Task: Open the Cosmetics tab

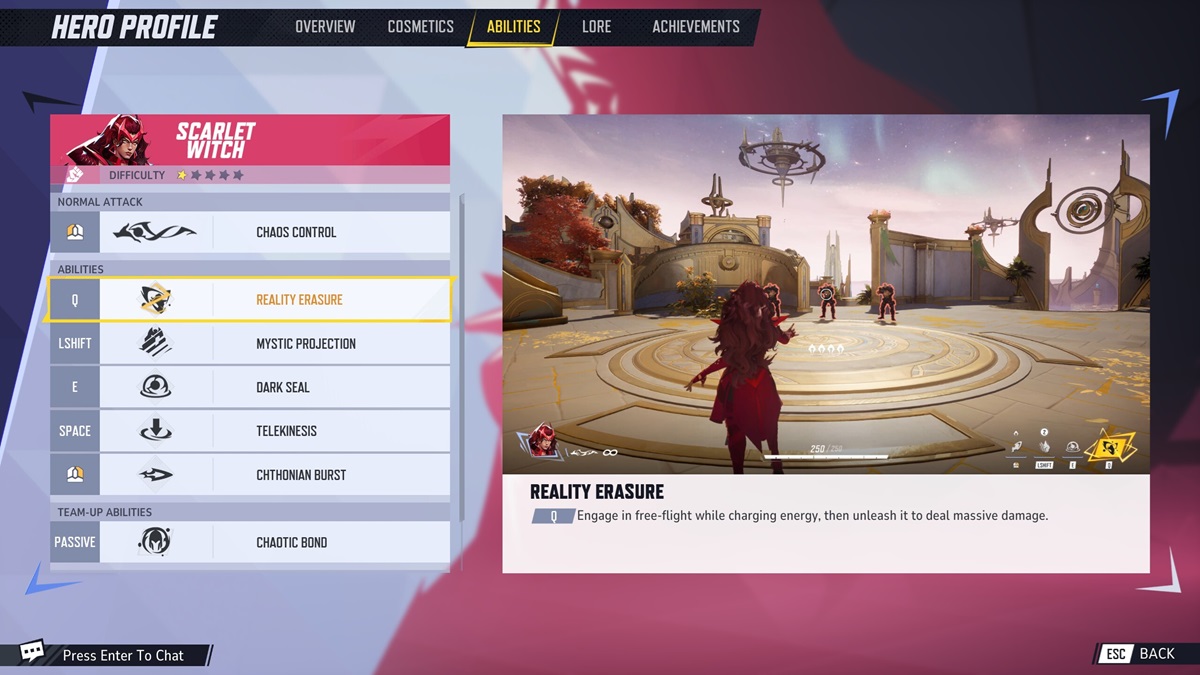Action: click(x=420, y=27)
